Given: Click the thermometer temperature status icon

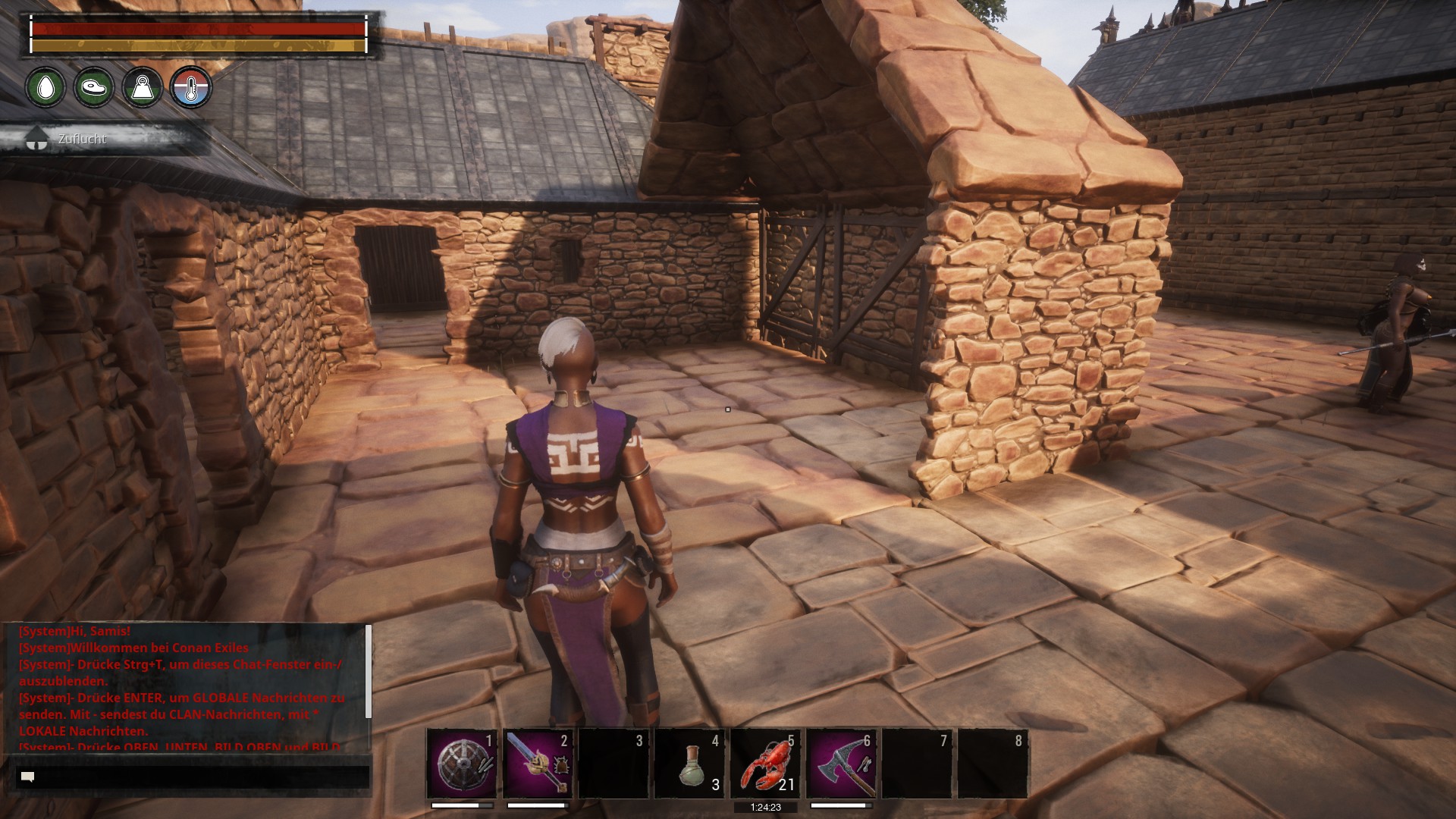Looking at the screenshot, I should (x=190, y=87).
